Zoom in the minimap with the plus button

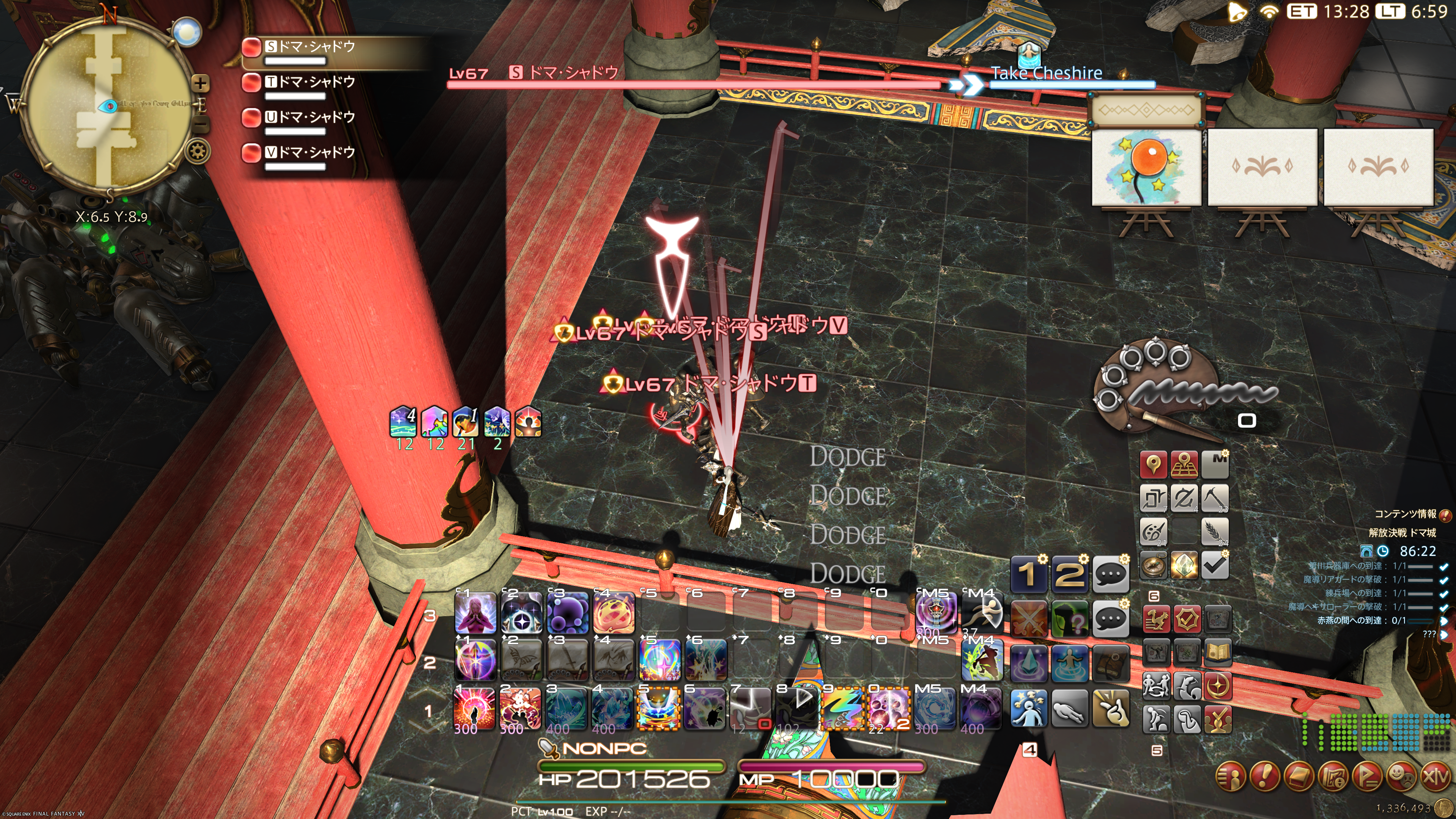pyautogui.click(x=200, y=84)
